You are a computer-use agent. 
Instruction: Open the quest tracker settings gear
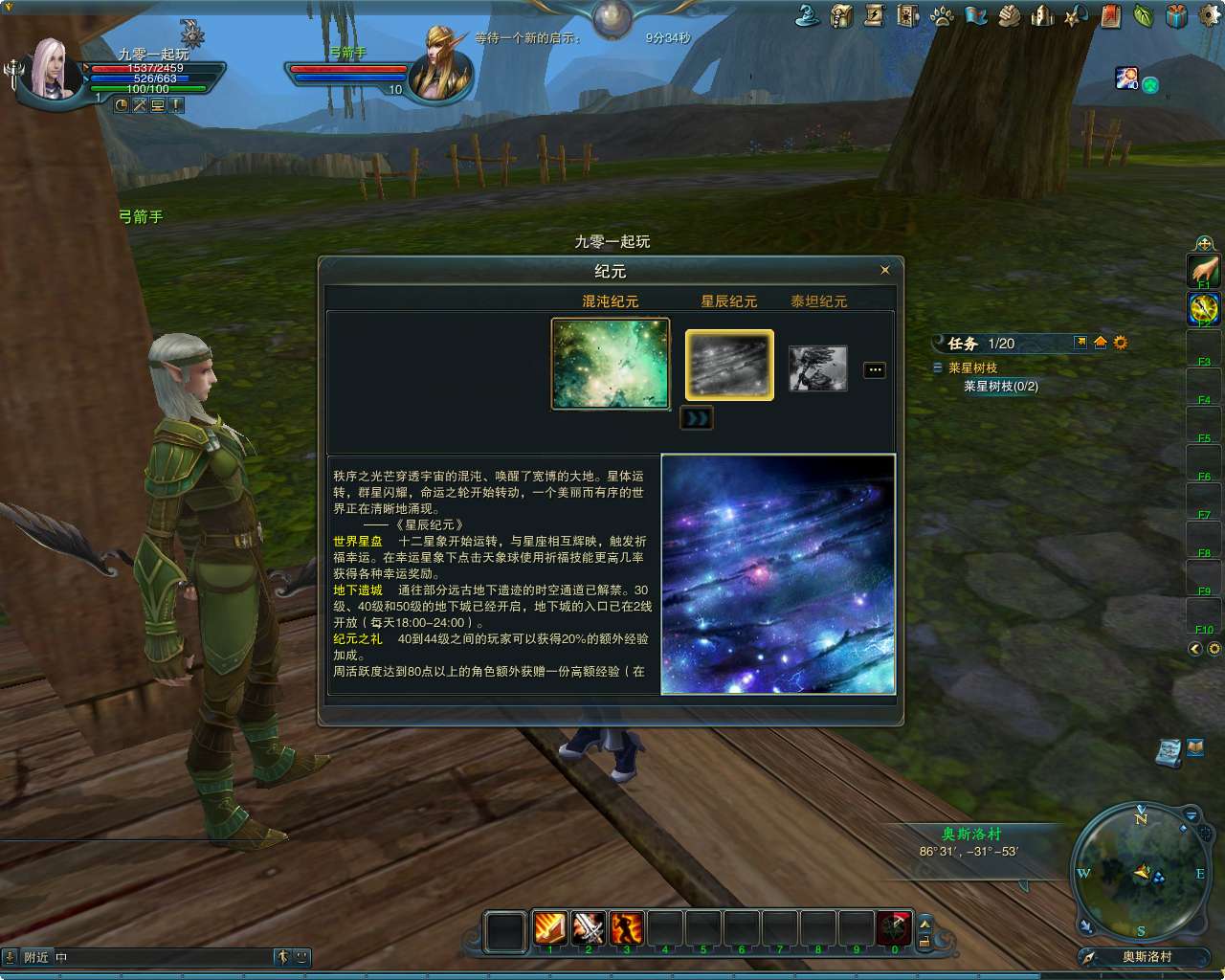coord(1119,343)
